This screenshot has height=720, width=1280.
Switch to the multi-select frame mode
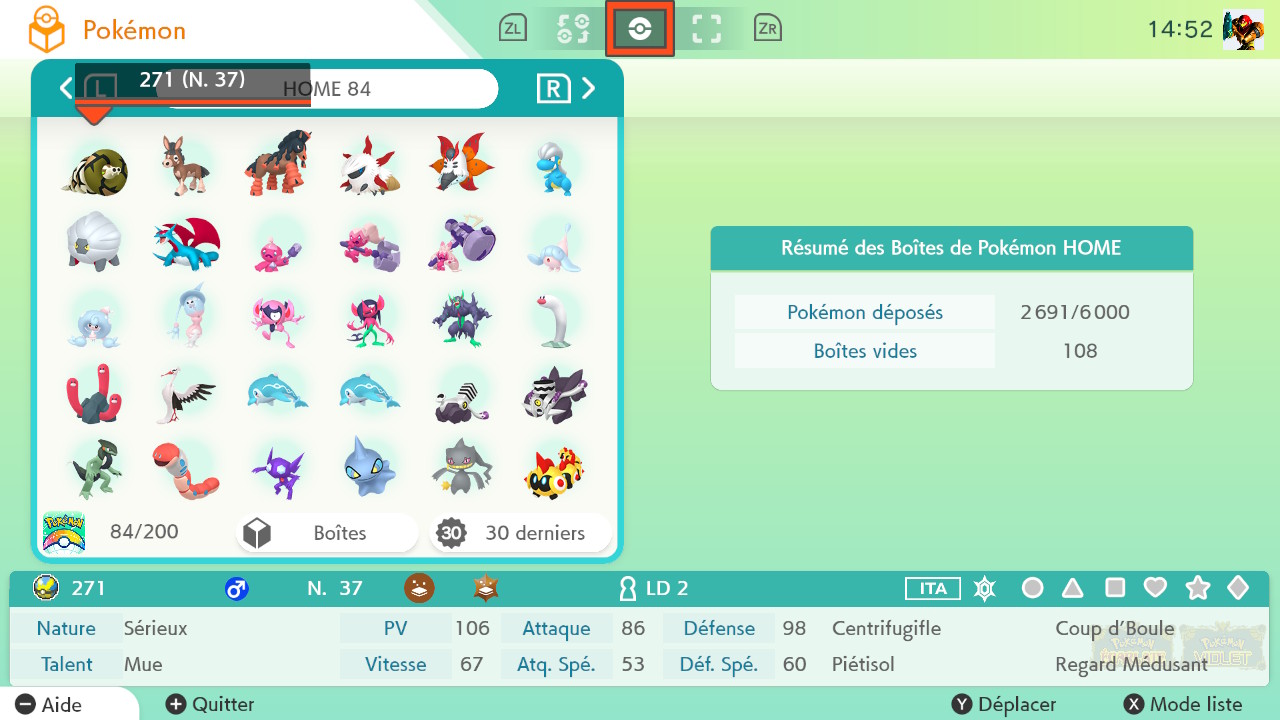(x=707, y=29)
